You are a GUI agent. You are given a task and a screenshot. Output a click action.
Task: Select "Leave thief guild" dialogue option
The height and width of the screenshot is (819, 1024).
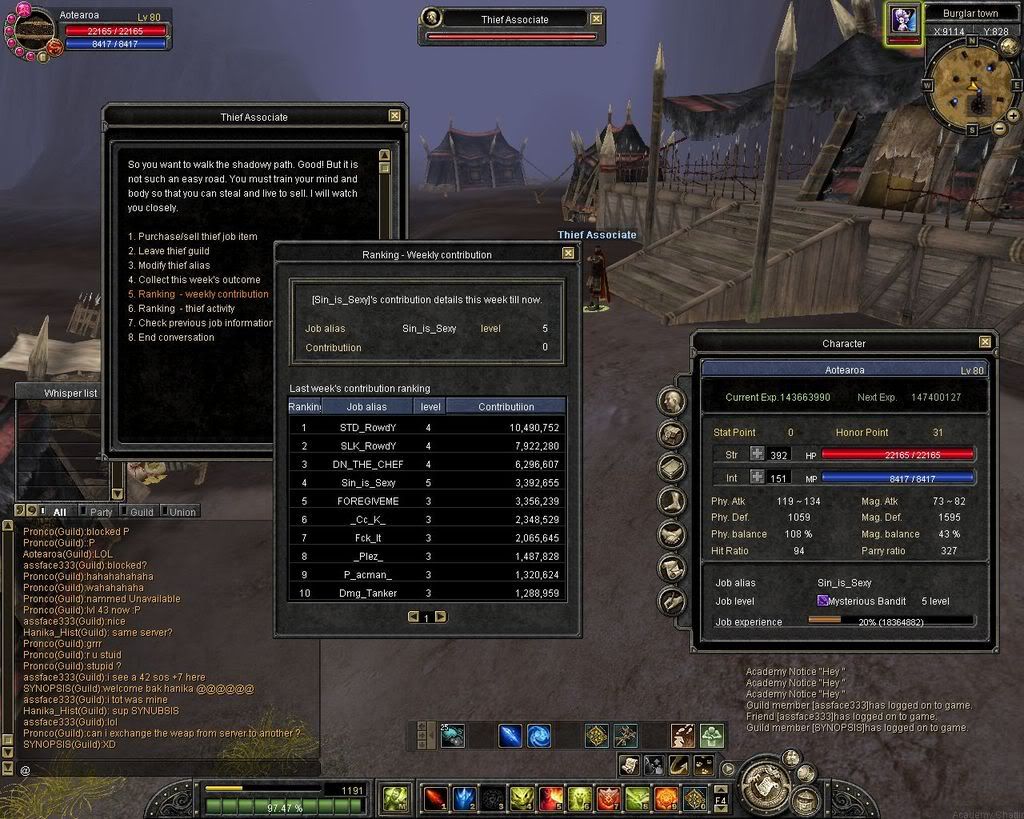168,251
